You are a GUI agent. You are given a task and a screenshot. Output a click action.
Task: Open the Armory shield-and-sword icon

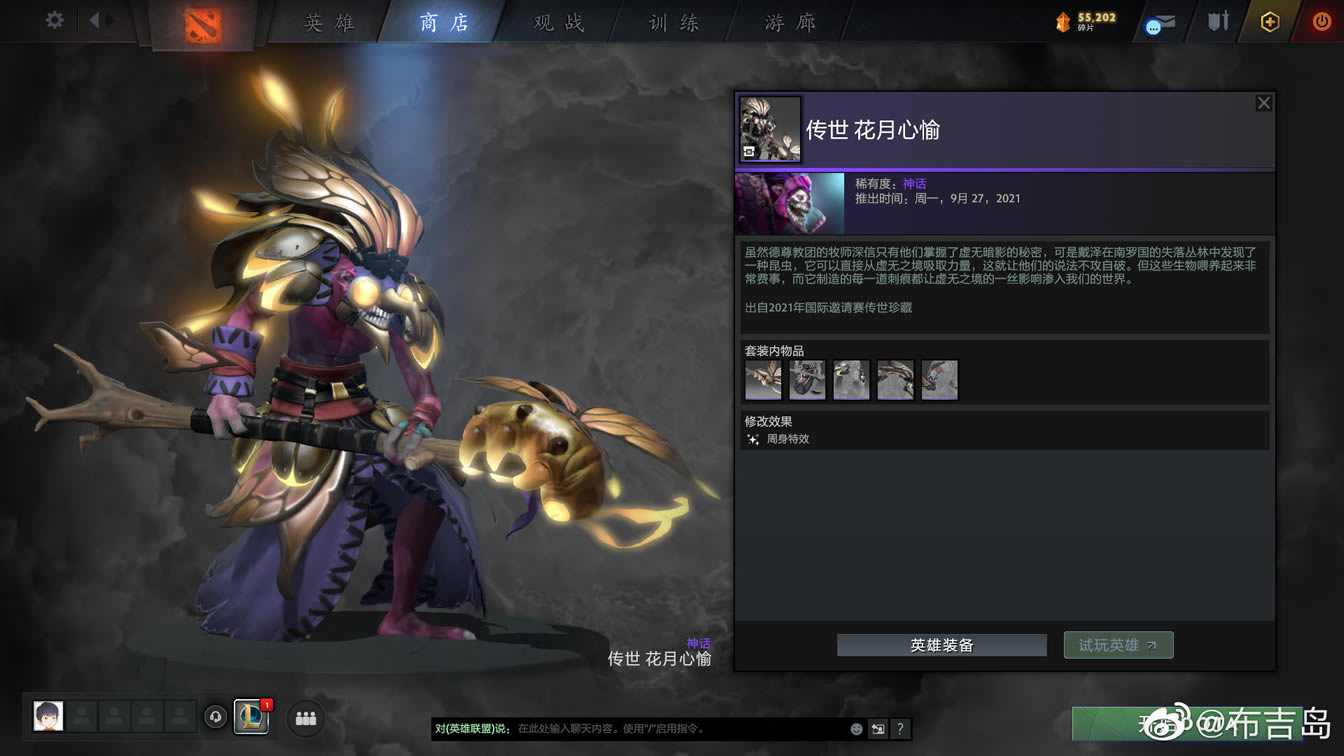tap(1216, 22)
